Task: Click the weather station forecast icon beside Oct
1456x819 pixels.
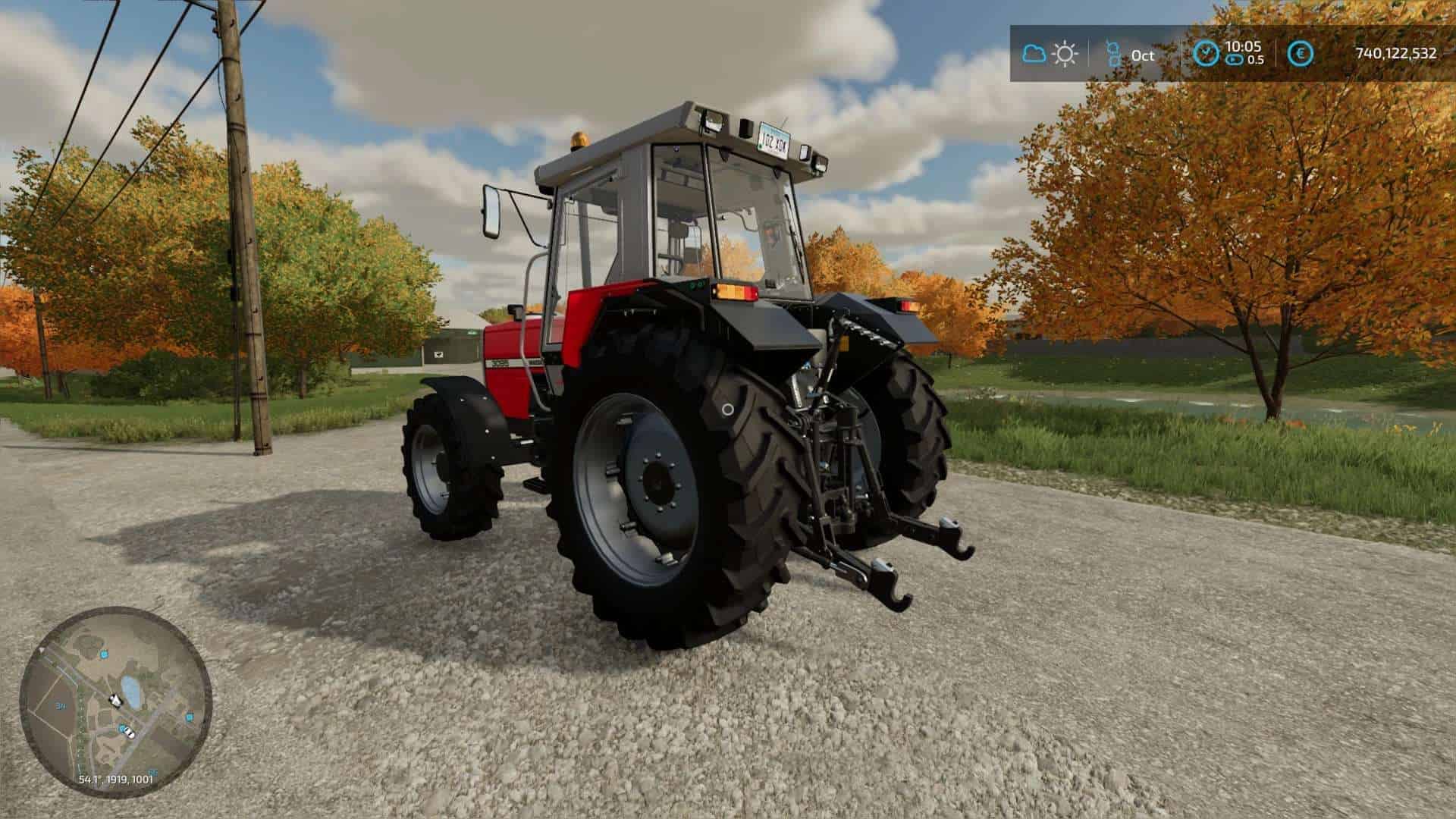Action: 1113,52
